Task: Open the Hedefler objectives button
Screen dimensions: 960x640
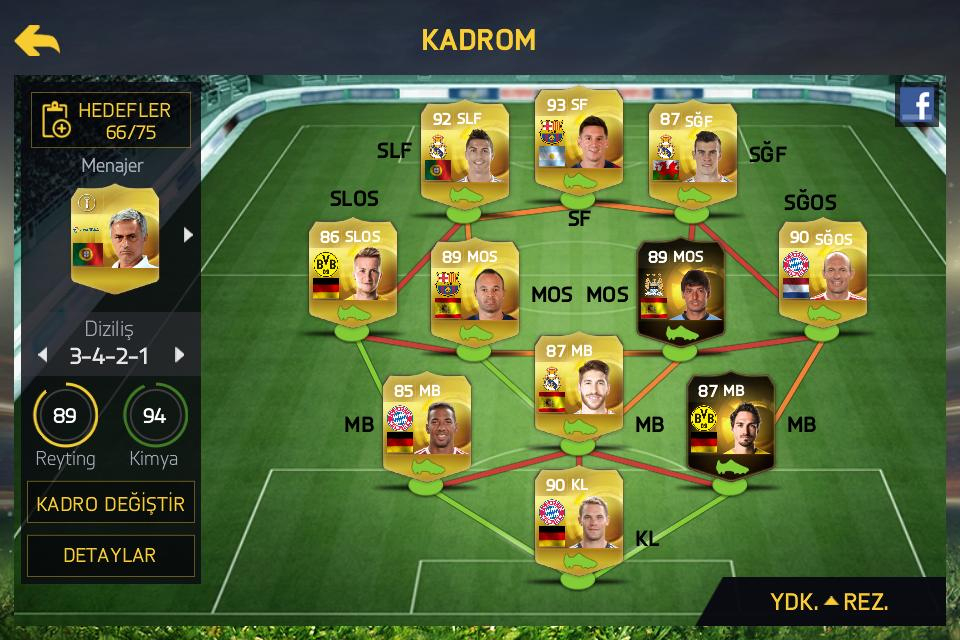Action: click(111, 120)
